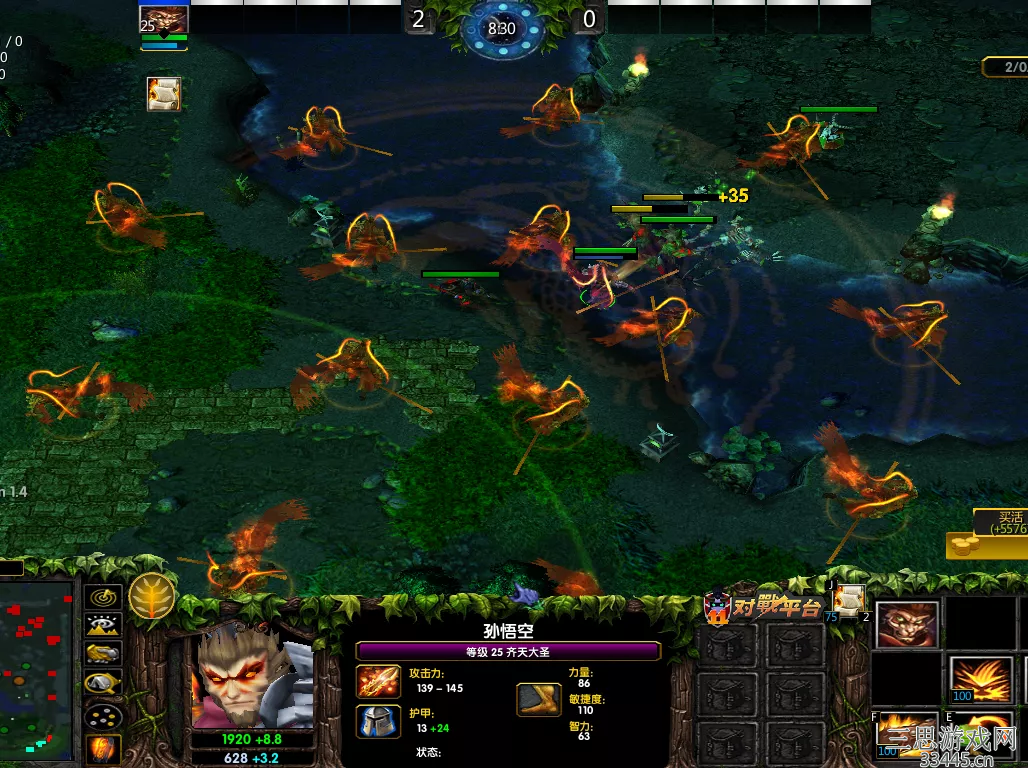Image resolution: width=1028 pixels, height=768 pixels.
Task: Select the monkey face ability icon
Action: (907, 625)
